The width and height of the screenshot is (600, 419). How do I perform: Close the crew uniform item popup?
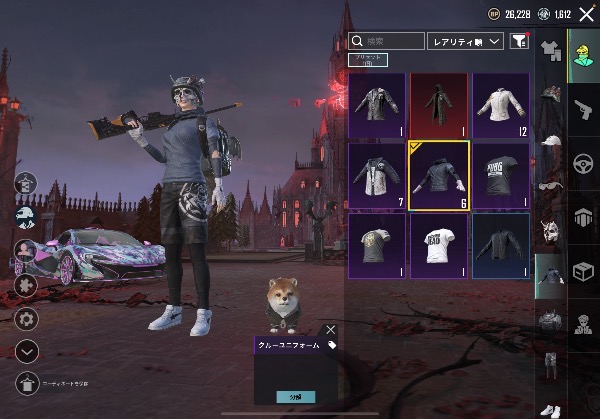[331, 329]
